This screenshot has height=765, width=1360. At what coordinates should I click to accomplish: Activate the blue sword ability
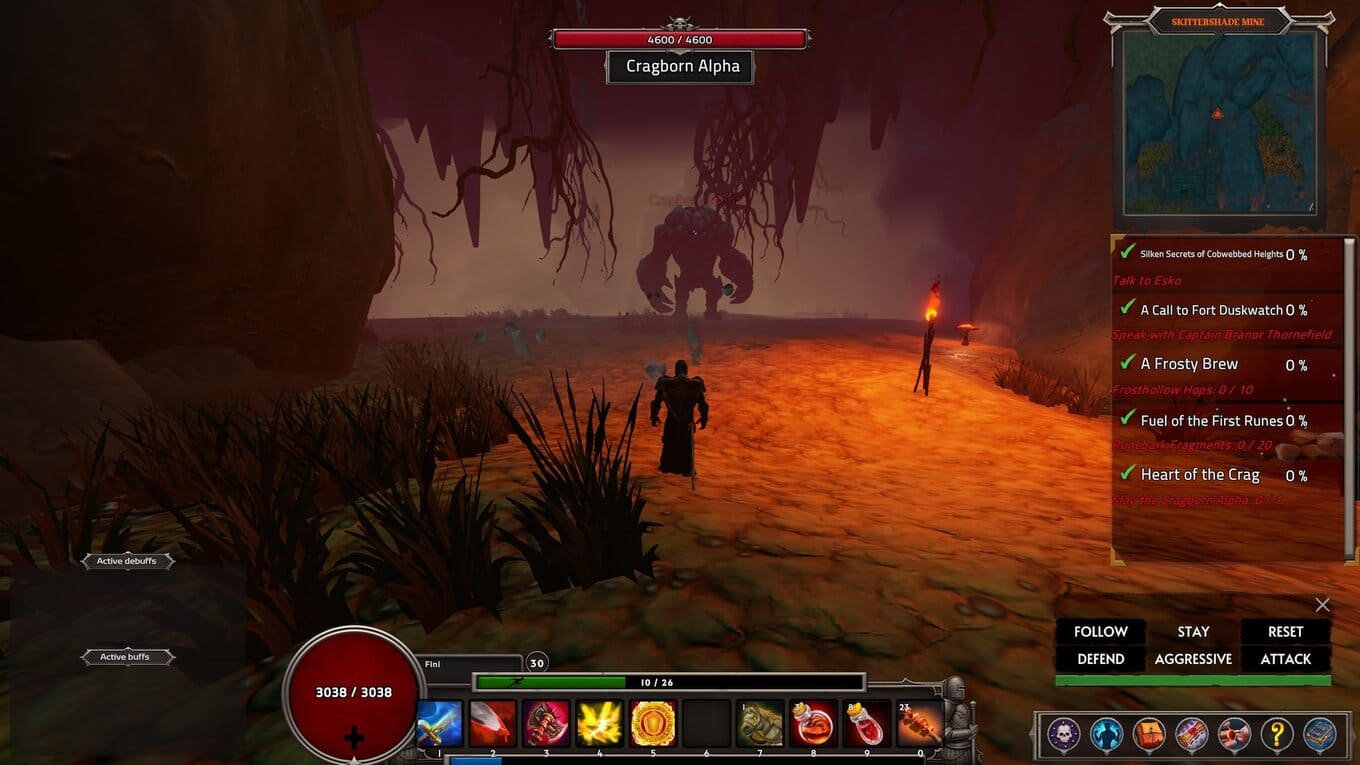tap(439, 723)
